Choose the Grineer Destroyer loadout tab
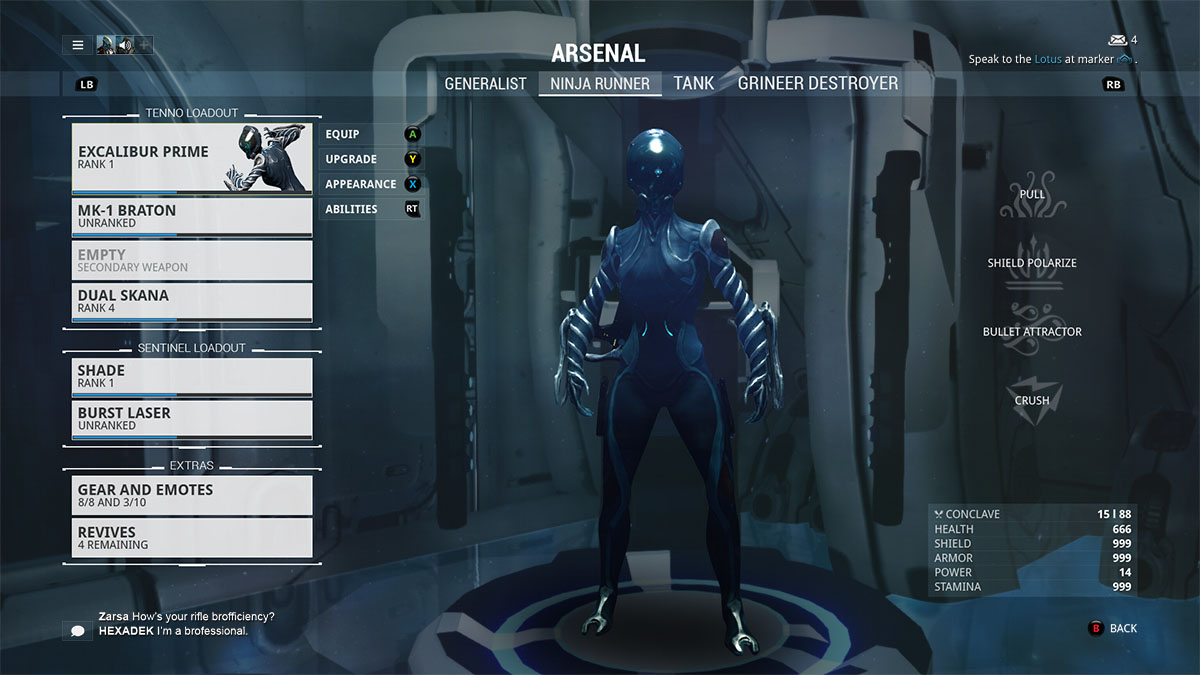The width and height of the screenshot is (1200, 675). (818, 84)
